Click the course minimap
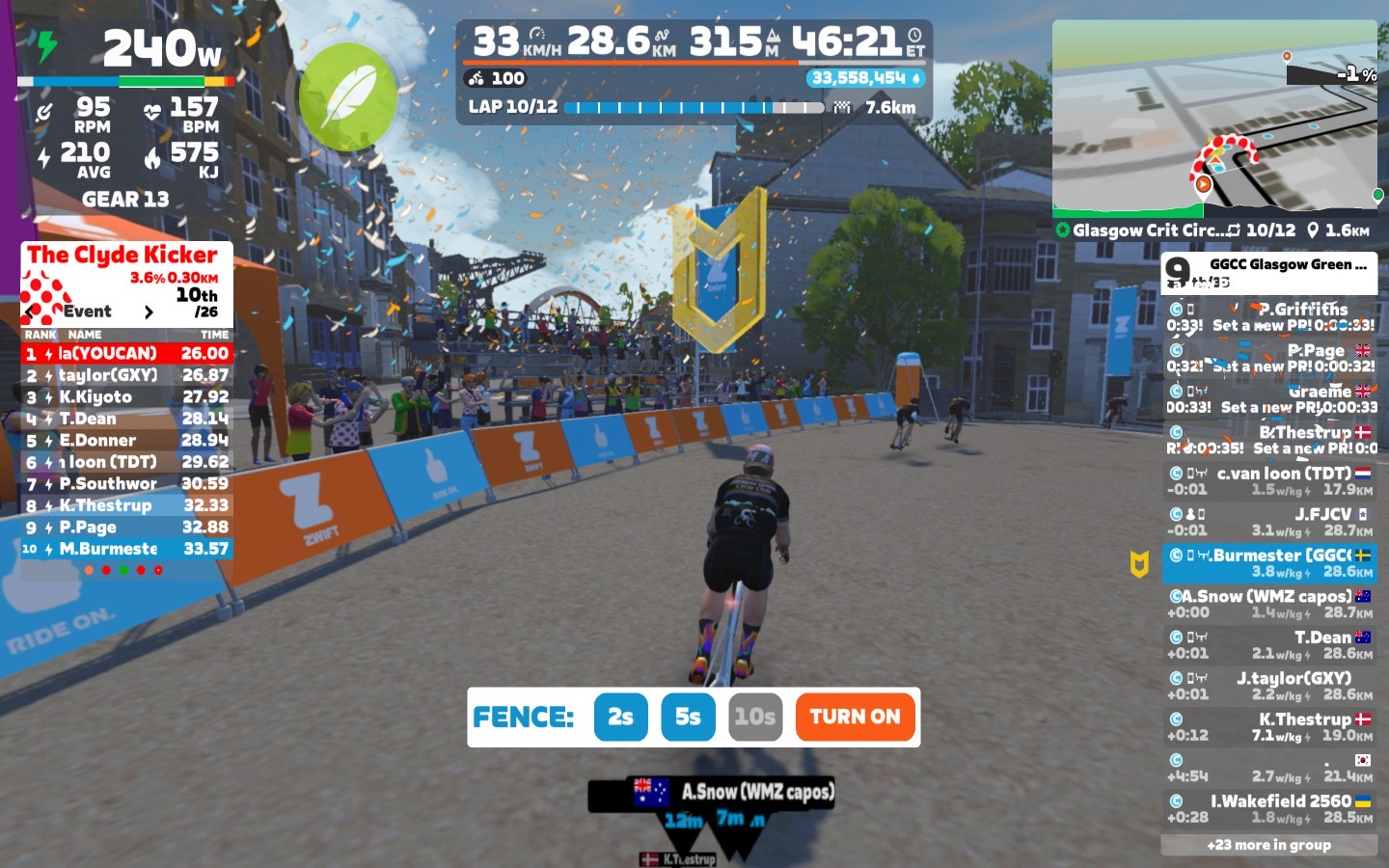1389x868 pixels. 1214,116
